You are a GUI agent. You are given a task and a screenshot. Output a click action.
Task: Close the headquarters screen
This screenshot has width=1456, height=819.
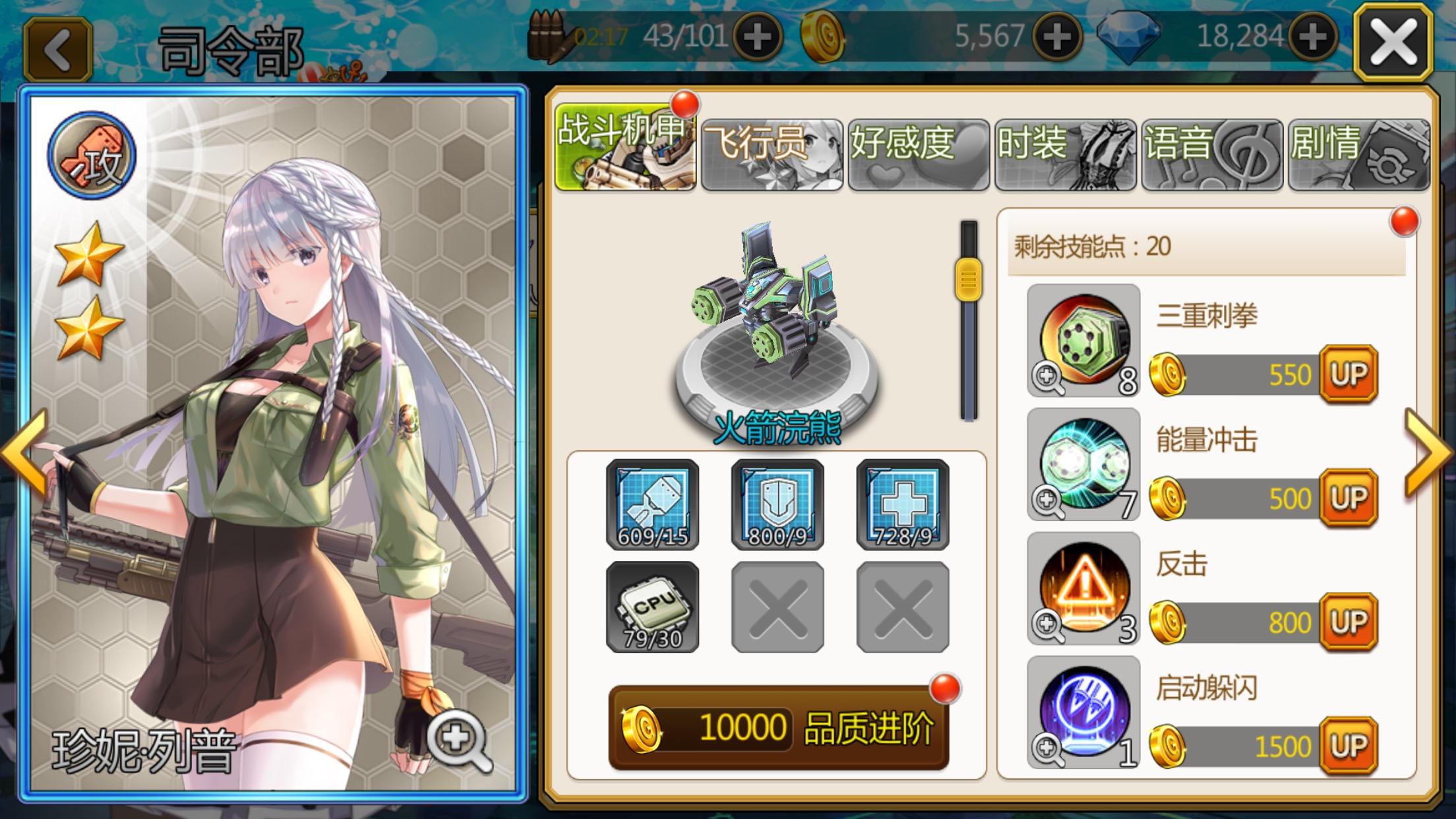pos(1393,42)
